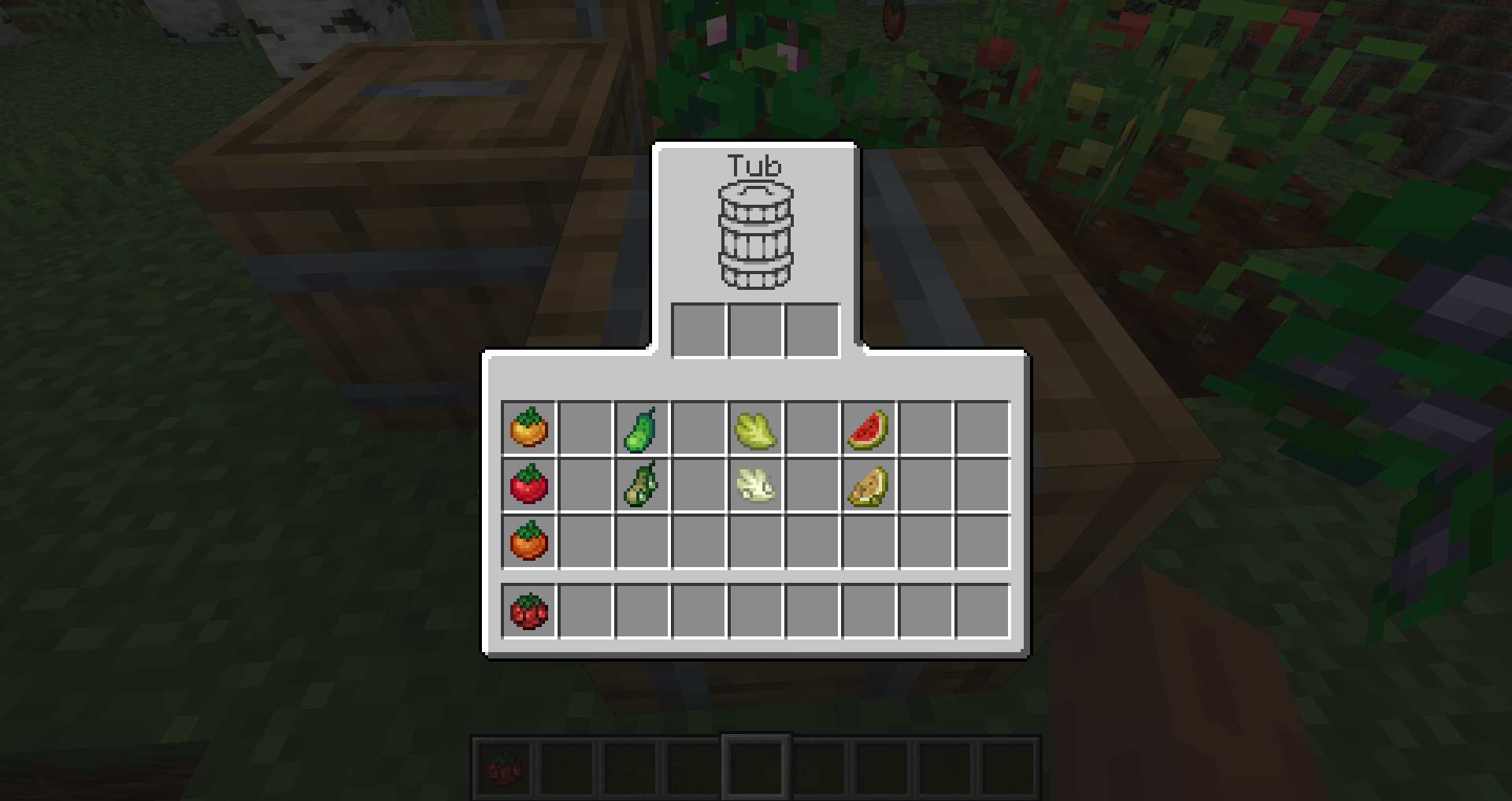1512x801 pixels.
Task: Pick up the rotten tomato in bottom row
Action: [529, 610]
